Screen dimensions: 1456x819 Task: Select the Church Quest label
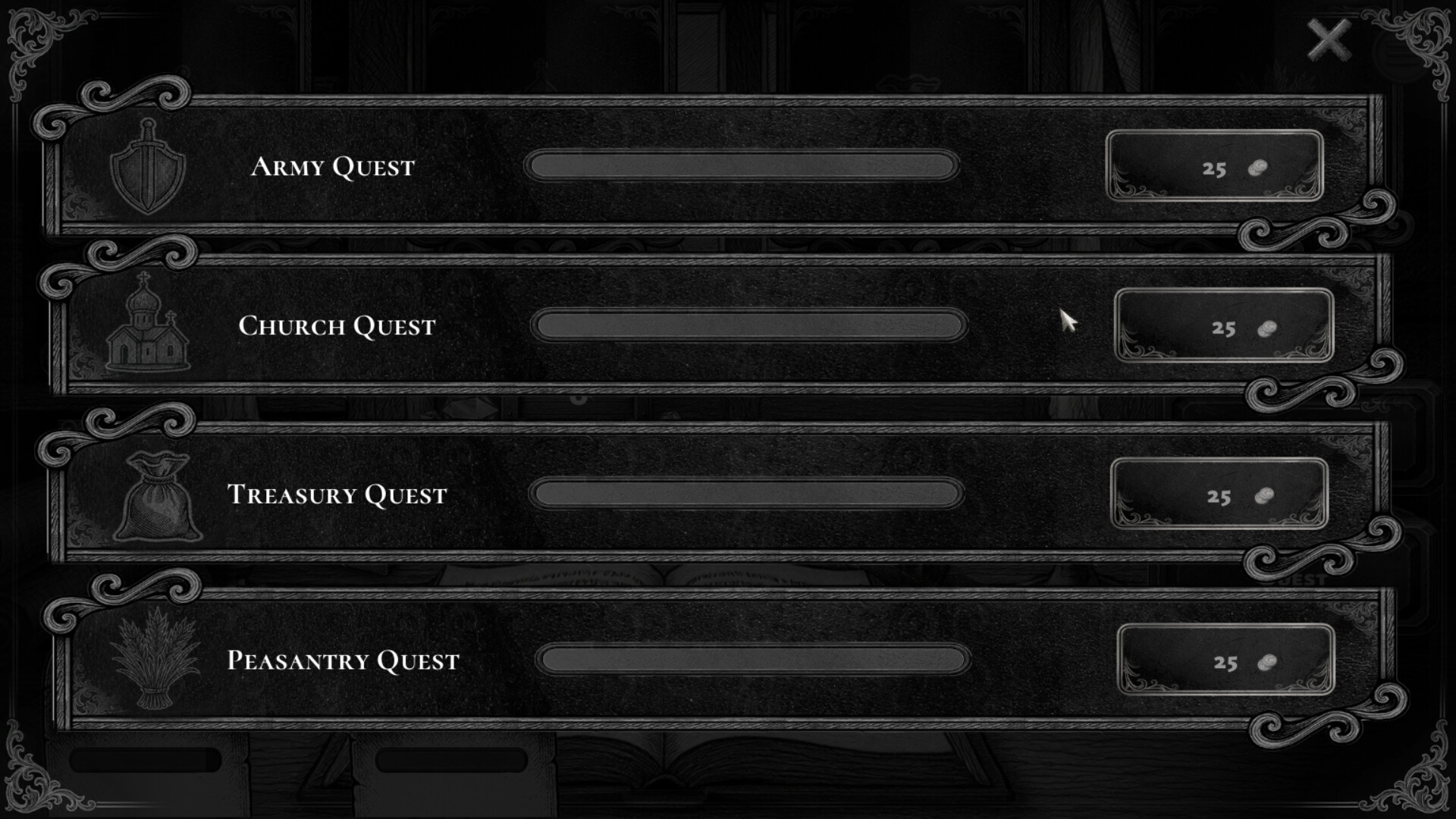(337, 326)
